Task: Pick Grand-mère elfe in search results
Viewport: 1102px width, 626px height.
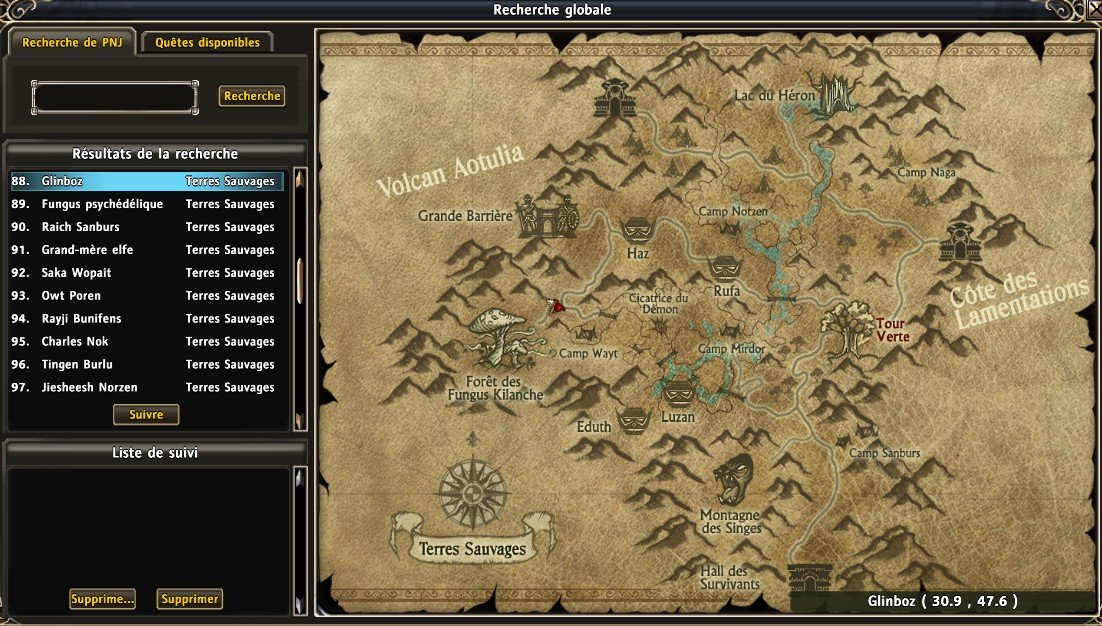Action: click(147, 250)
